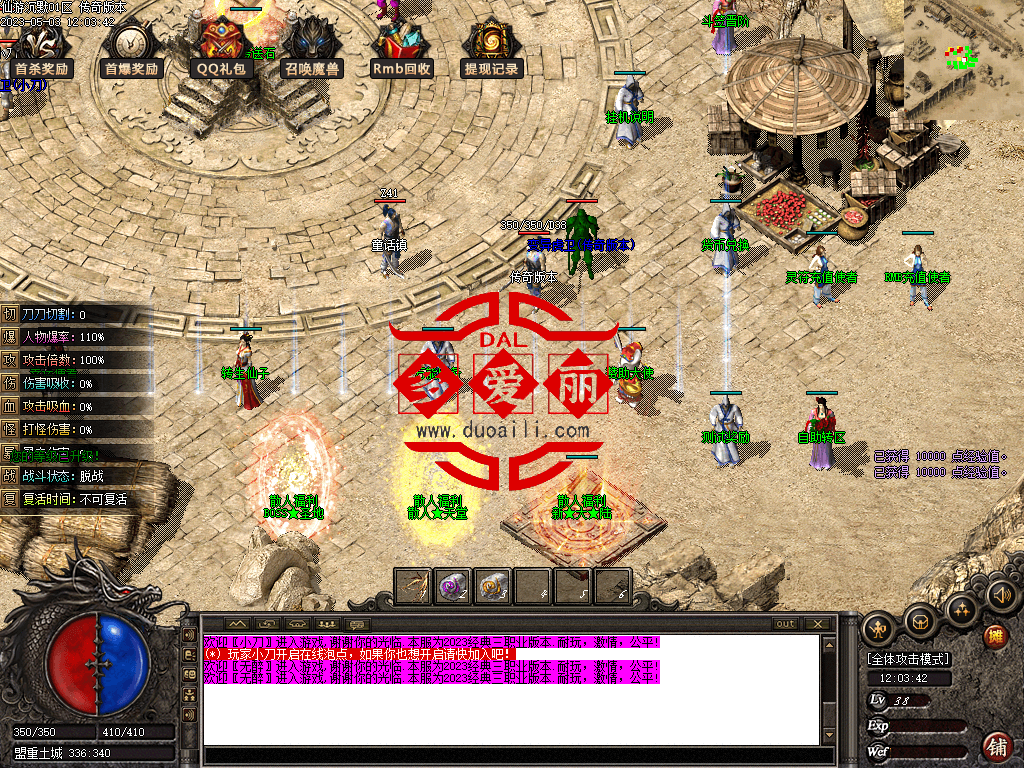The height and width of the screenshot is (768, 1024).
Task: Open the 首杀奖励 first-kill reward menu
Action: click(x=40, y=50)
